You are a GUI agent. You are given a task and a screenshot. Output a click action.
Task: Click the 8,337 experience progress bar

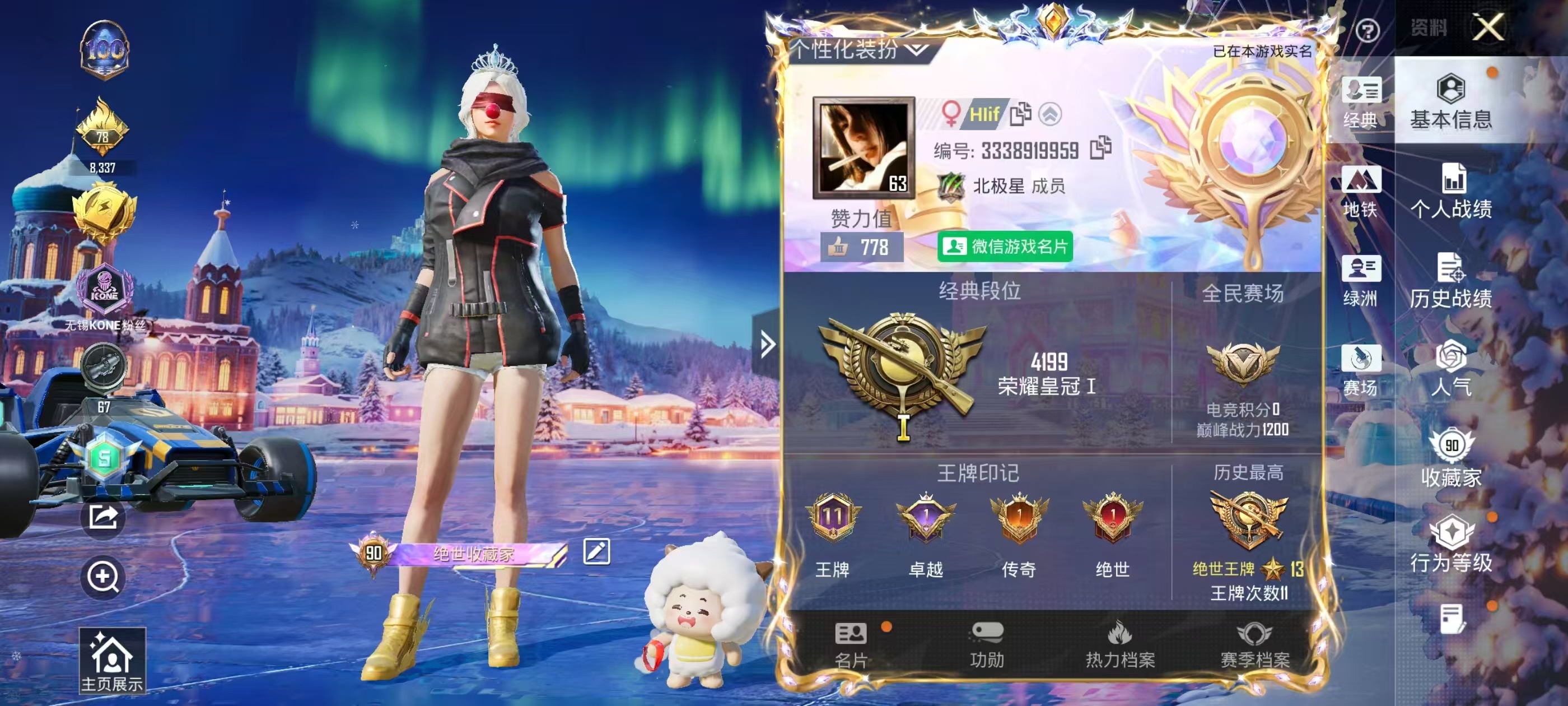(x=104, y=169)
